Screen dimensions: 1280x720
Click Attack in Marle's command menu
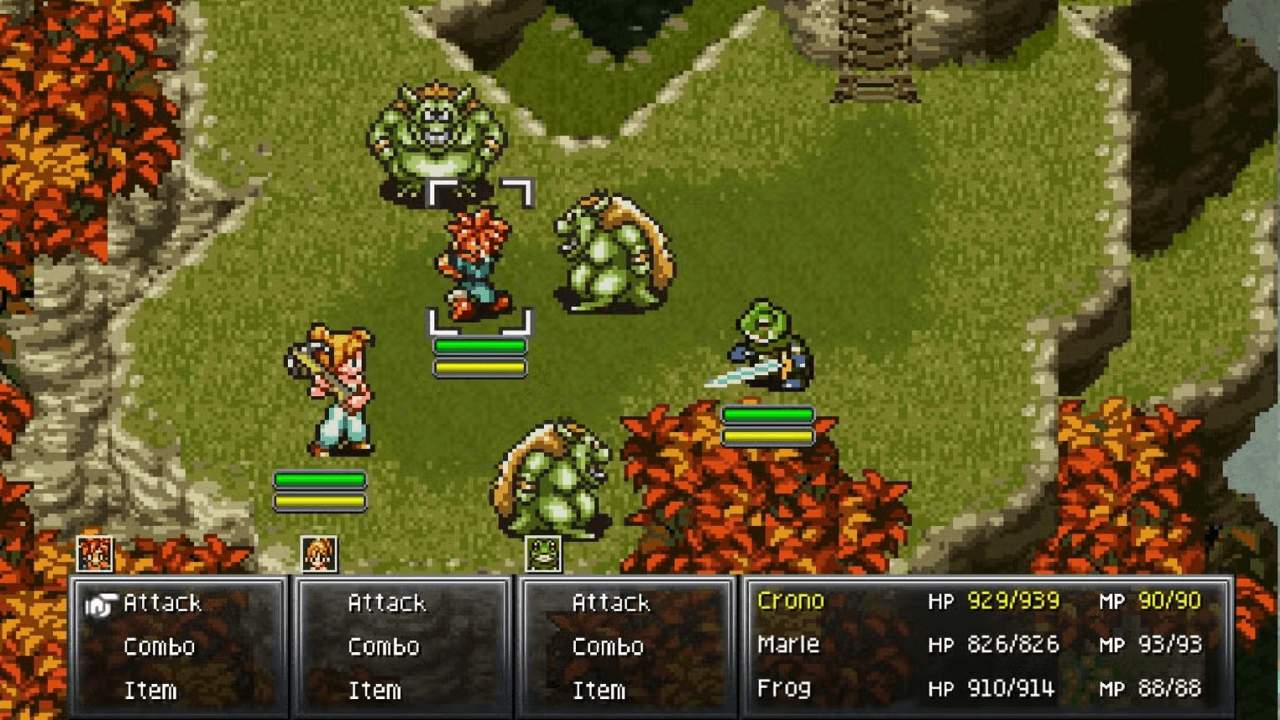(388, 602)
